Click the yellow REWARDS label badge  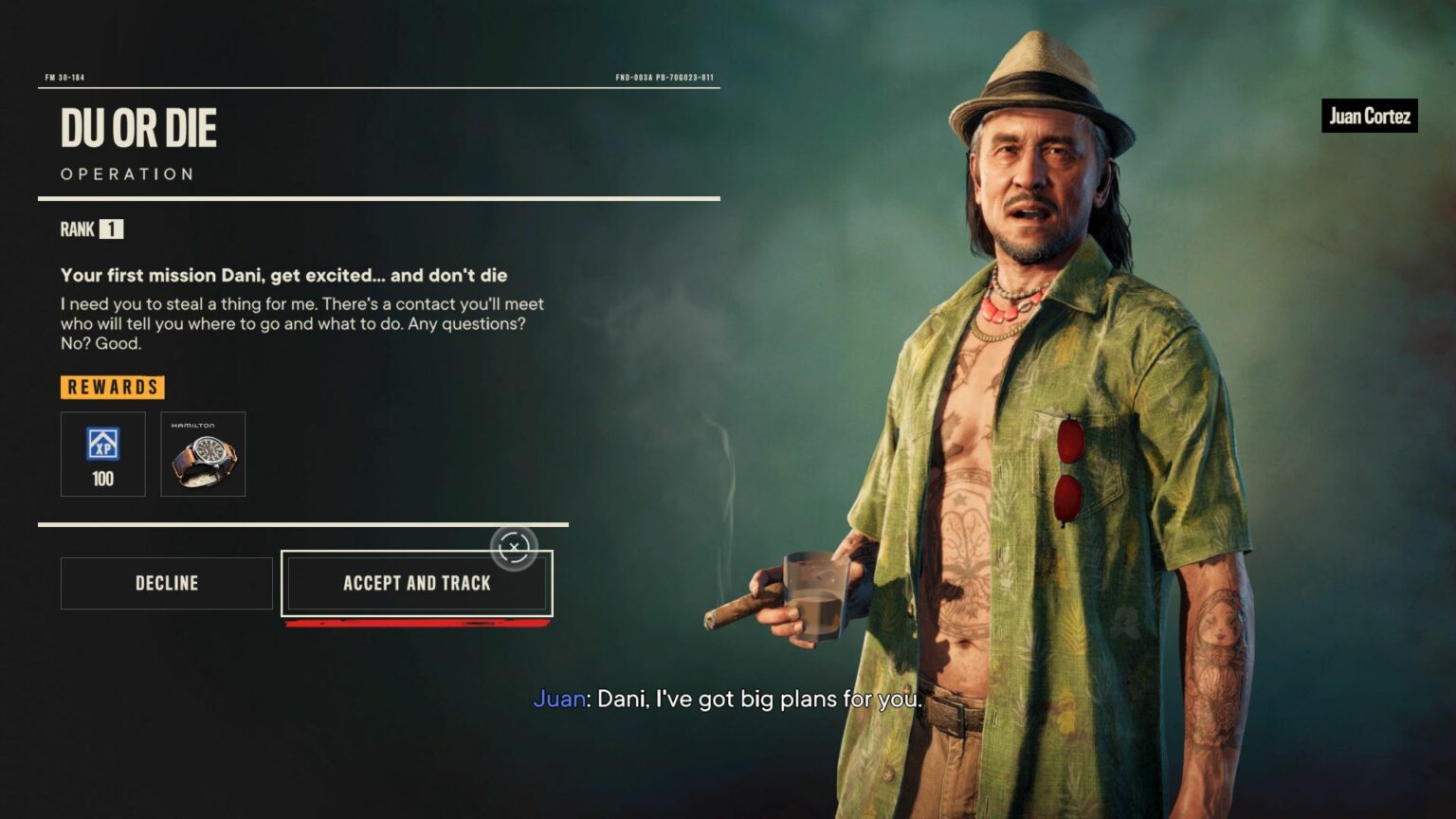112,387
